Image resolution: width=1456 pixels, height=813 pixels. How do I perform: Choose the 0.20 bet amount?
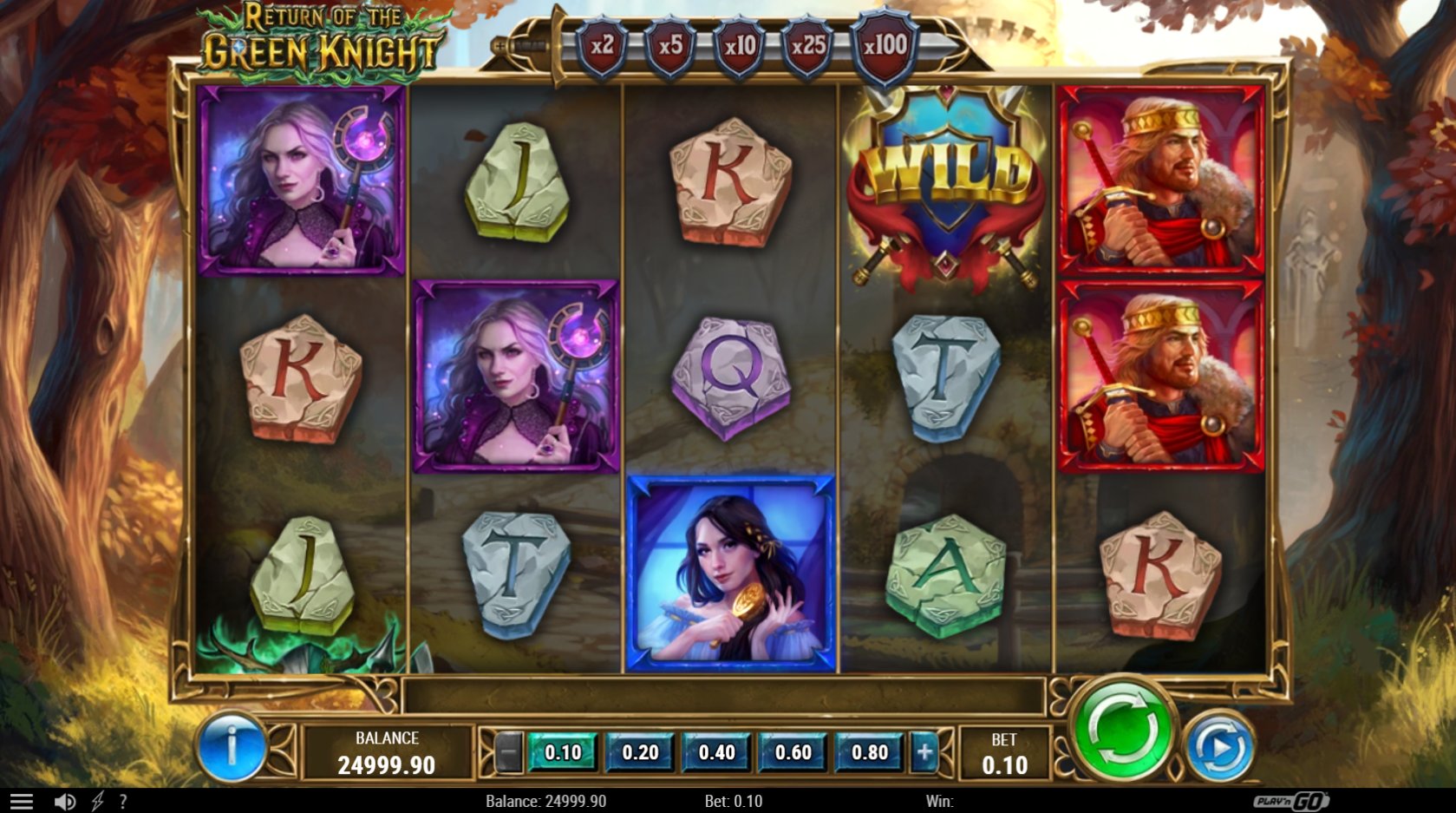(x=640, y=752)
